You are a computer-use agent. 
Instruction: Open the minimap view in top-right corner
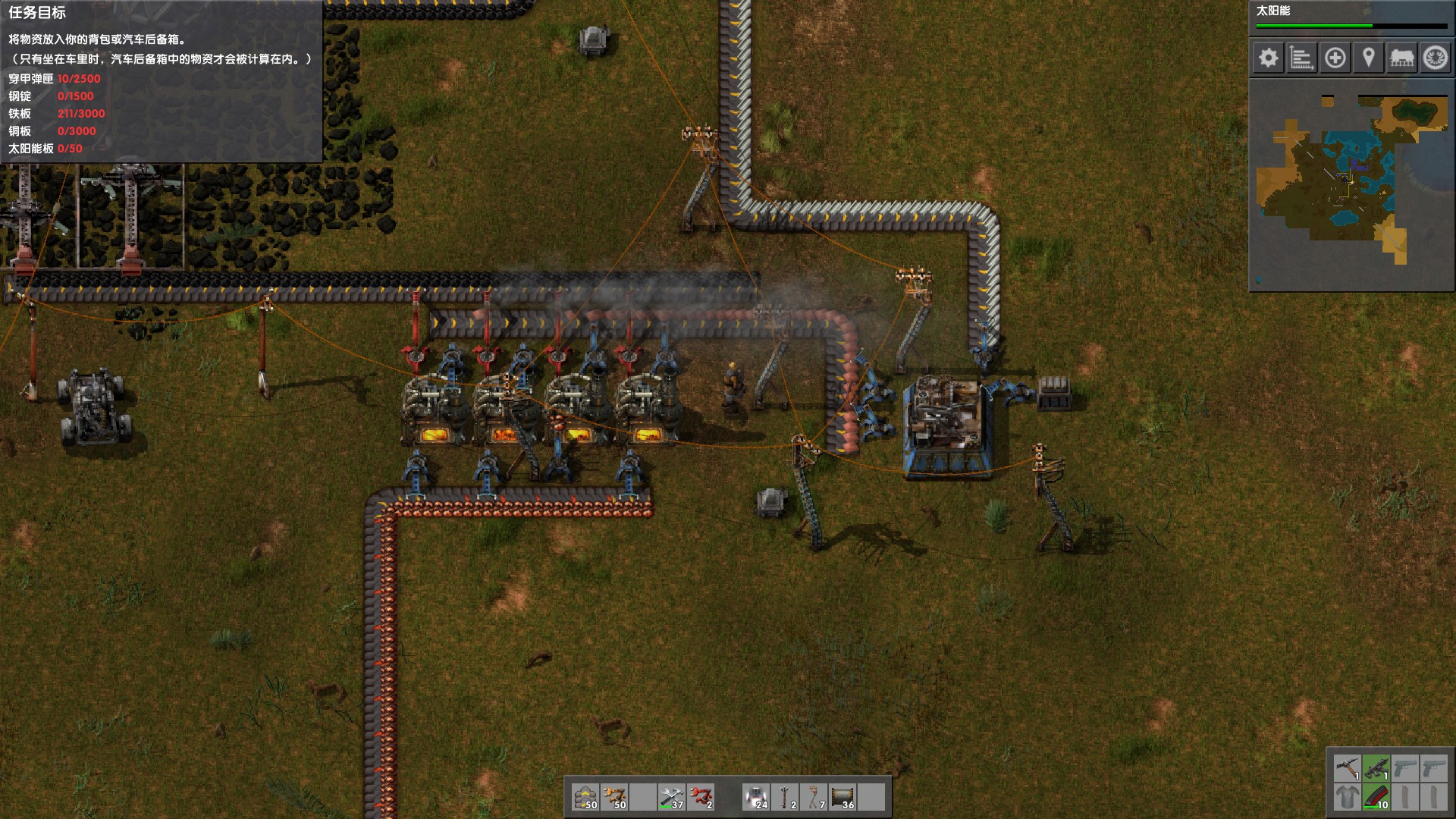1354,187
